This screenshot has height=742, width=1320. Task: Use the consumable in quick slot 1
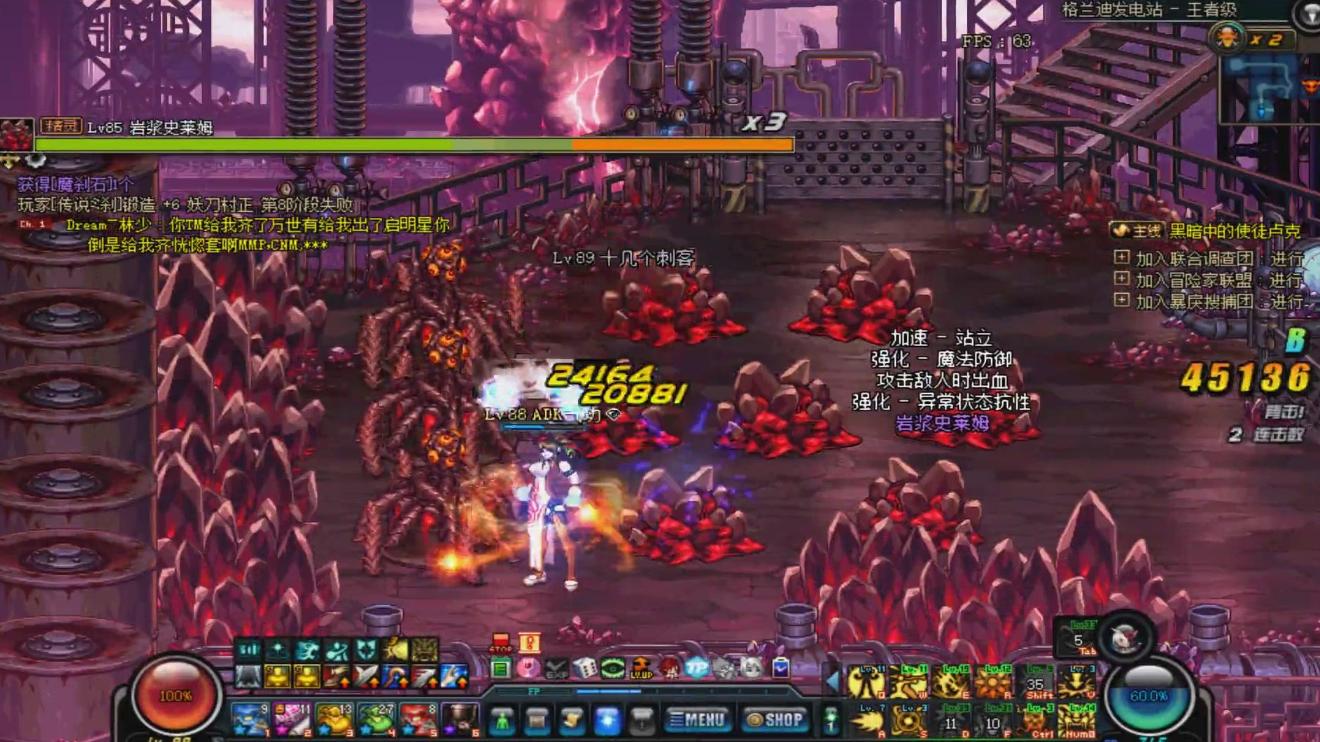(x=248, y=718)
